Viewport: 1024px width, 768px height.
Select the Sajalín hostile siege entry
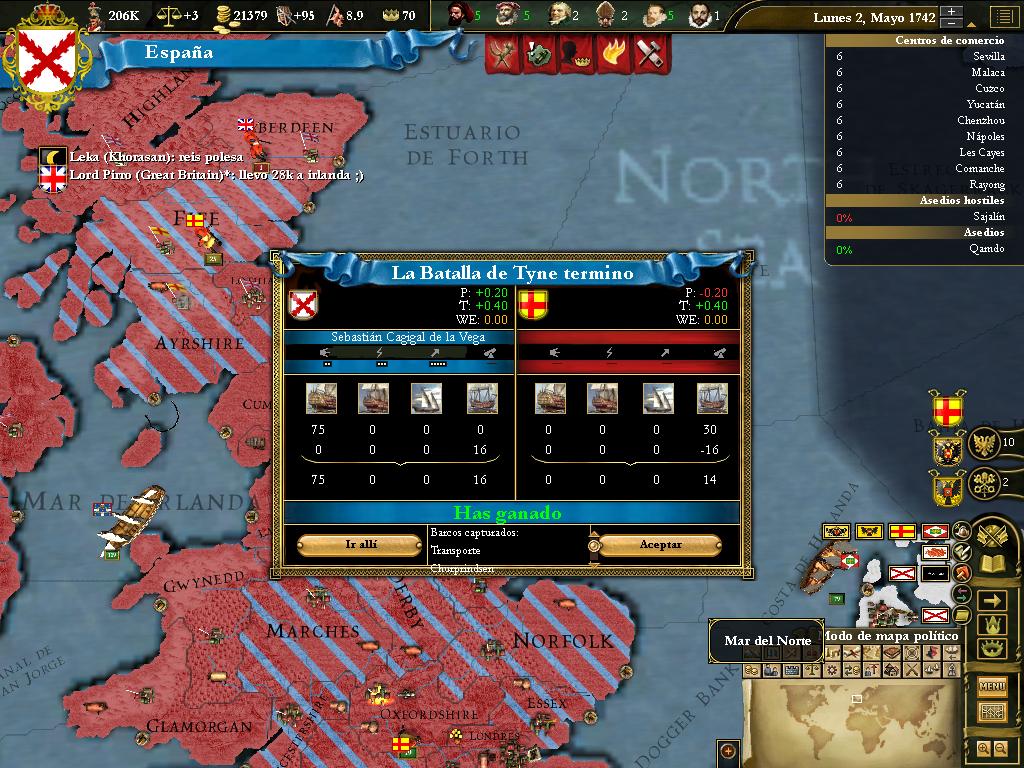click(988, 217)
